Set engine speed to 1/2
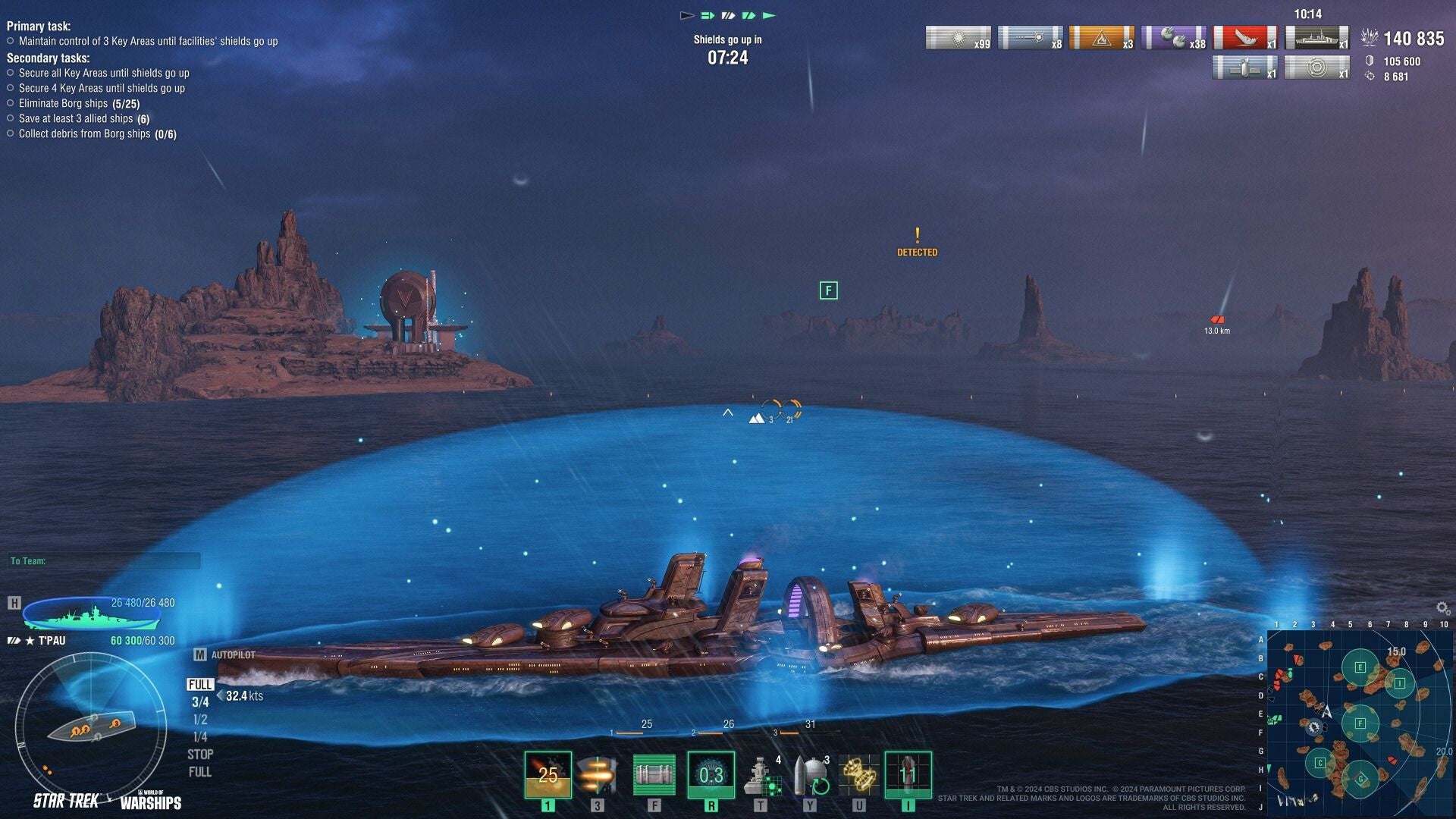Viewport: 1456px width, 819px height. pyautogui.click(x=200, y=719)
